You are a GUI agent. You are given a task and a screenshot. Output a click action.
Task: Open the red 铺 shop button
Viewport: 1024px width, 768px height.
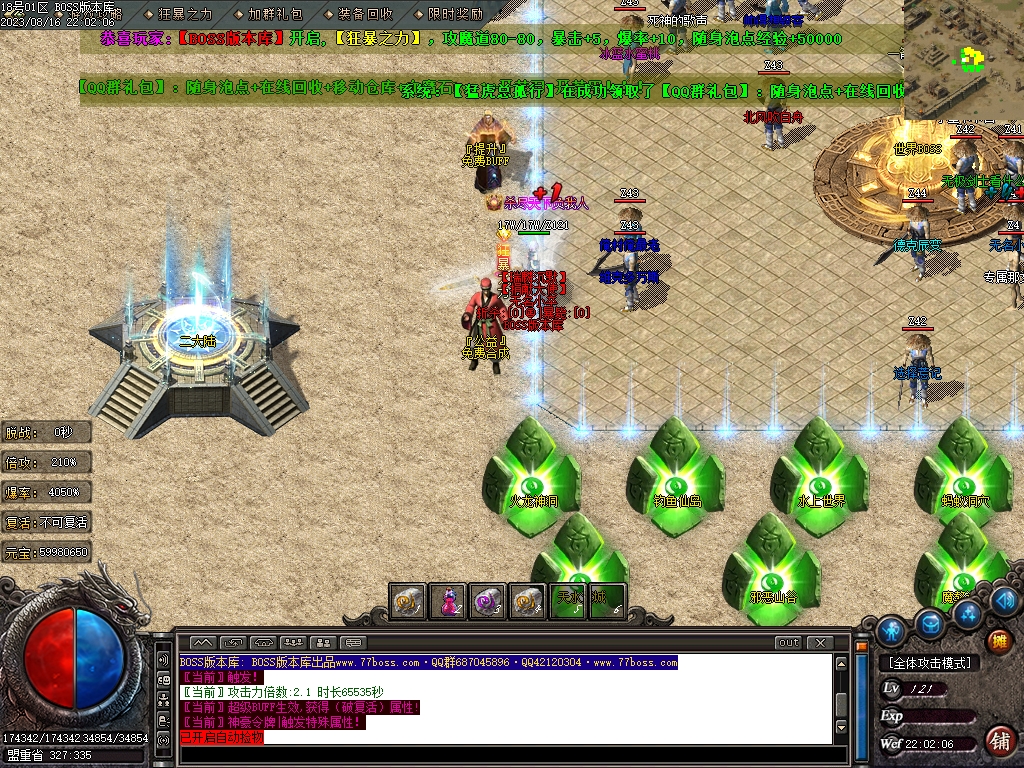[998, 741]
